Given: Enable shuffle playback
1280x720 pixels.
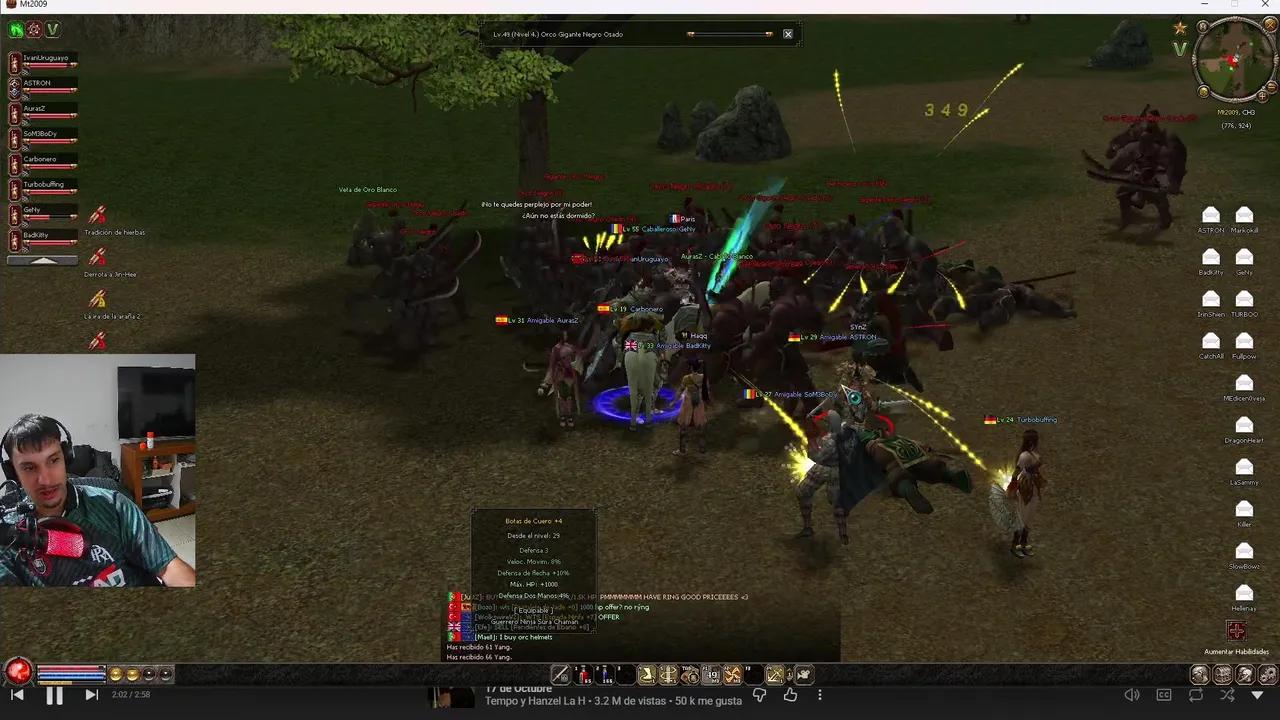Looking at the screenshot, I should [1227, 695].
